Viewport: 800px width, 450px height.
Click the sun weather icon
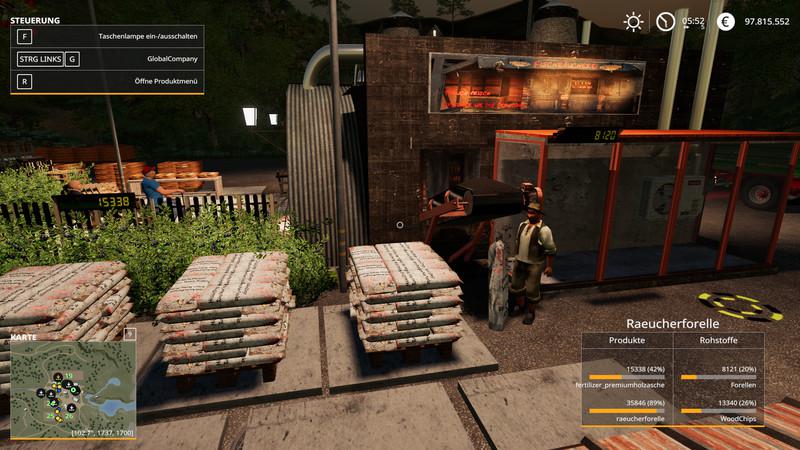tap(633, 21)
